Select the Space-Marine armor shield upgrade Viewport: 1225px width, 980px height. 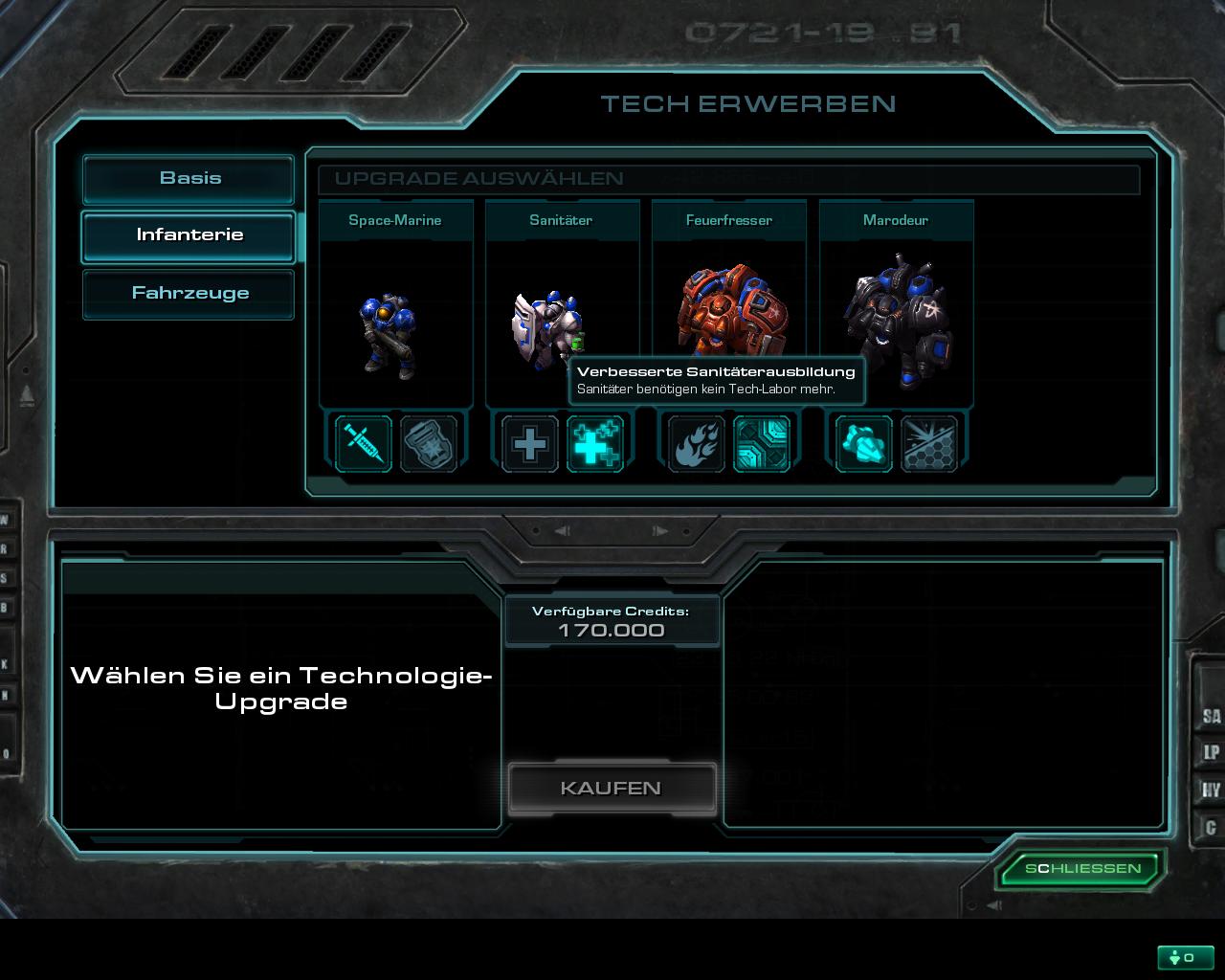[428, 444]
